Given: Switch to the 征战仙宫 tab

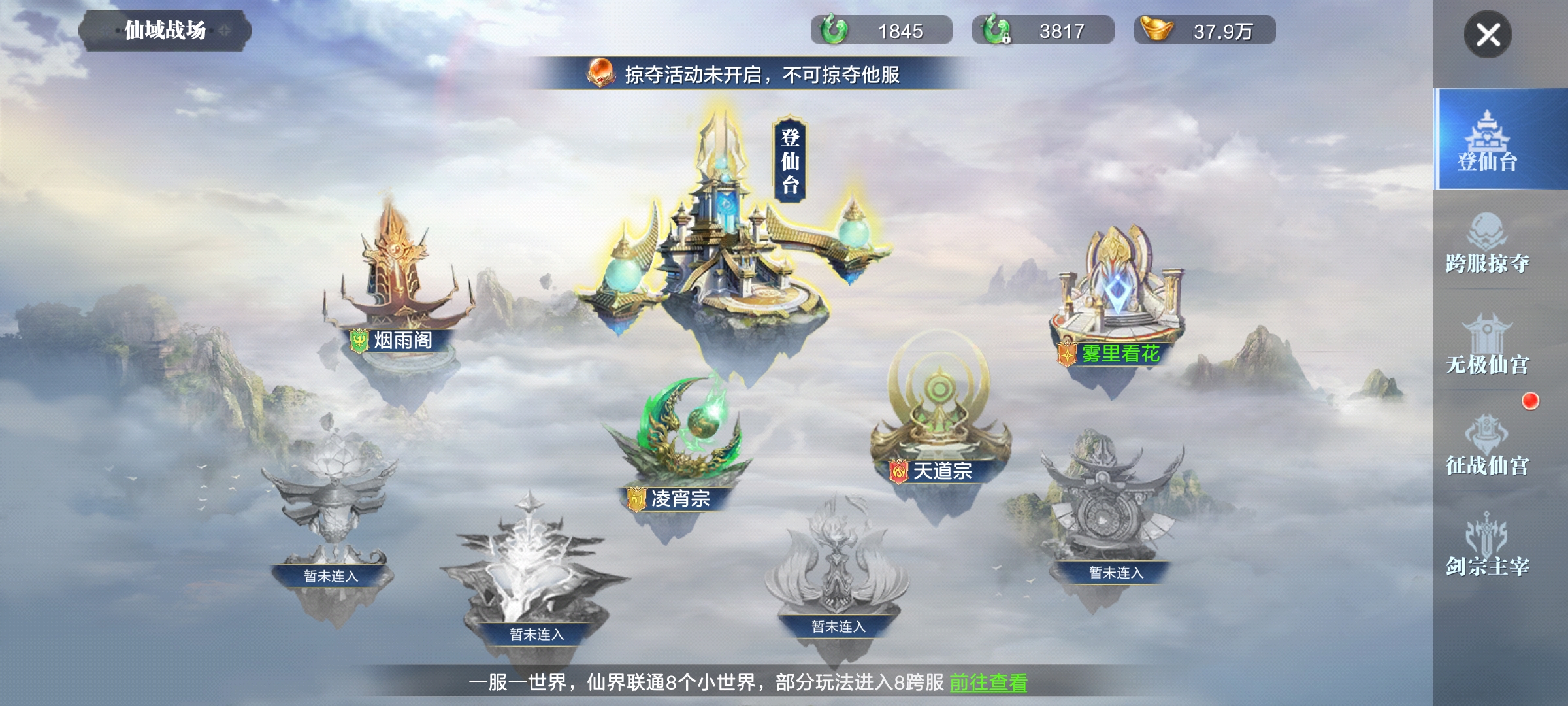Looking at the screenshot, I should [1488, 445].
